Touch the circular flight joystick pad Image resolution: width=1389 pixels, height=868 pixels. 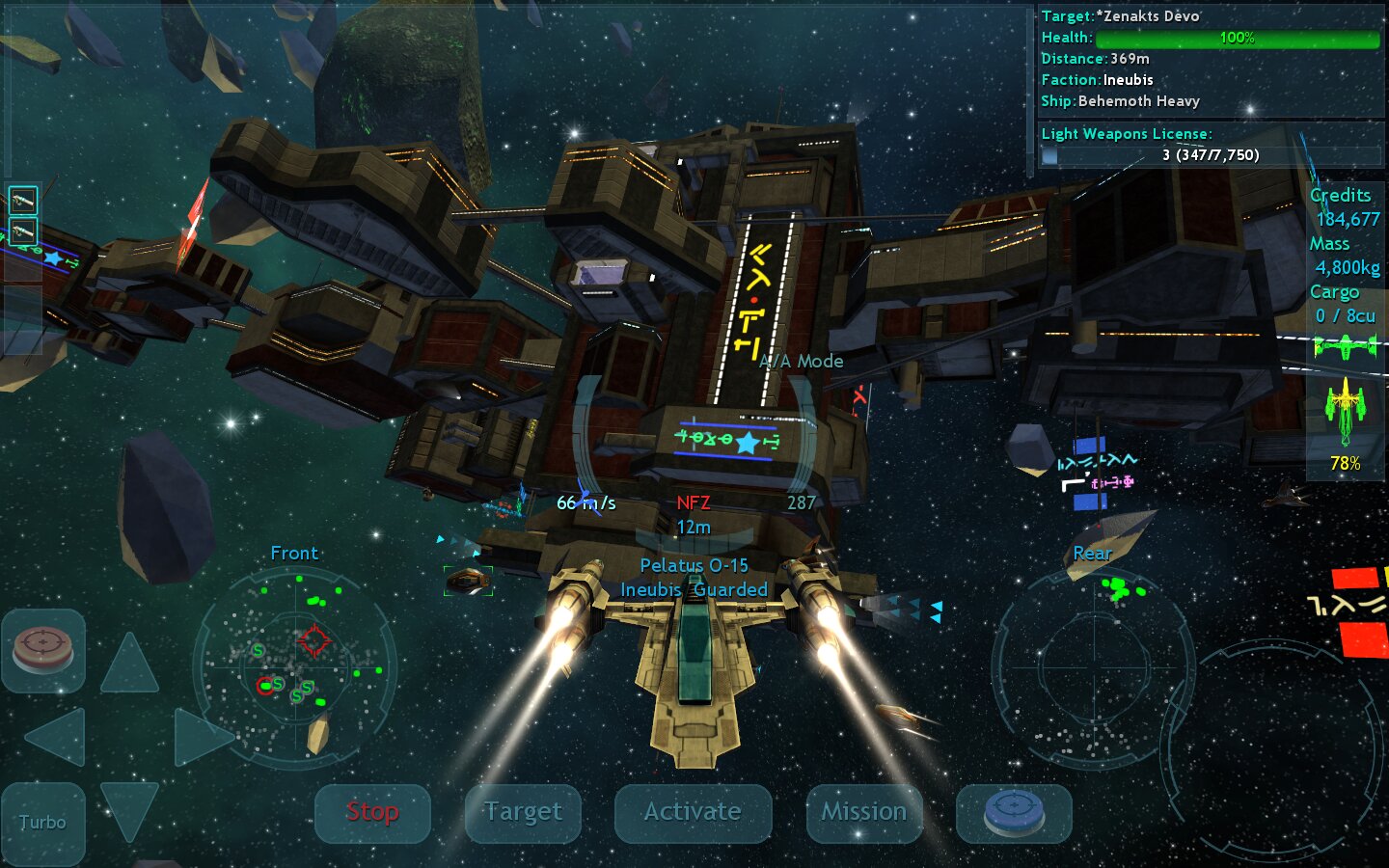click(1273, 747)
